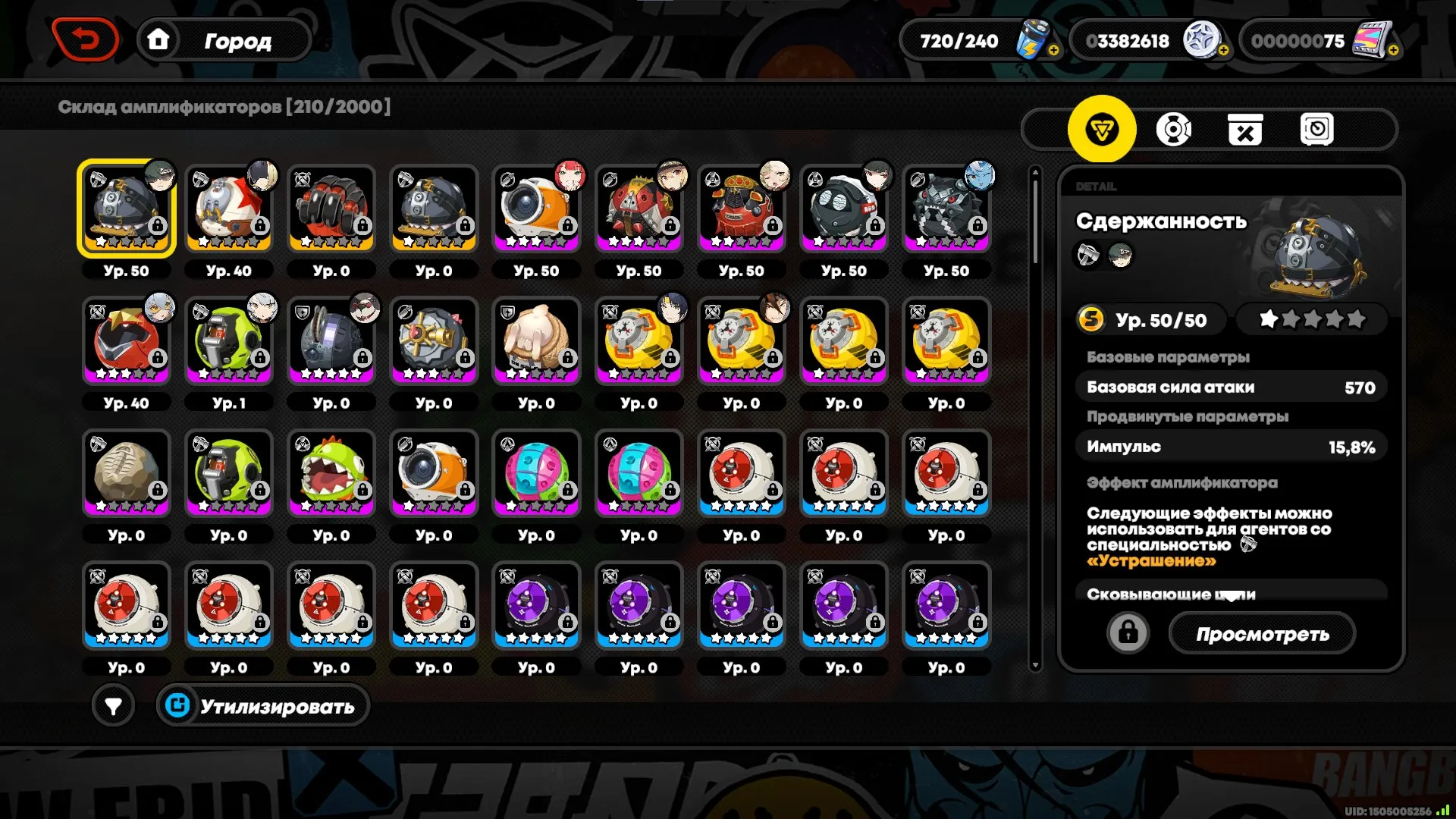The image size is (1456, 819).
Task: Open the W-Engine category tab icon
Action: click(x=1103, y=129)
